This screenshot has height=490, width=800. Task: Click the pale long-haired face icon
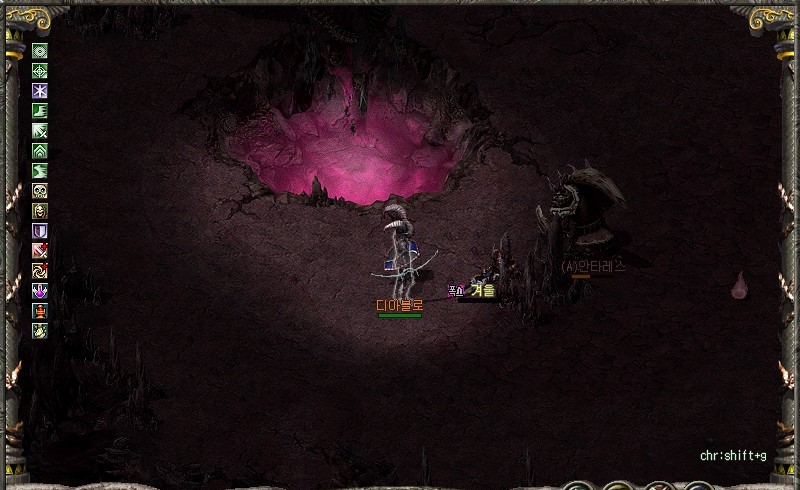[40, 211]
